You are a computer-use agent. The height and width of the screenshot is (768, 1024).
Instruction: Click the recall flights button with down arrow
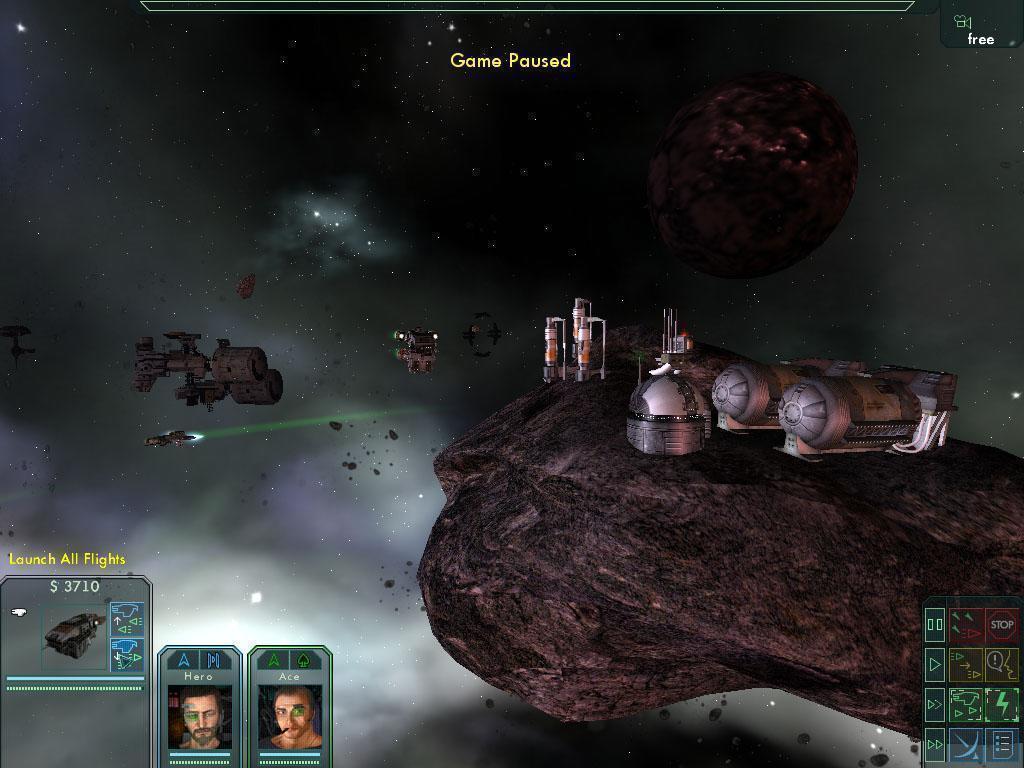[126, 654]
